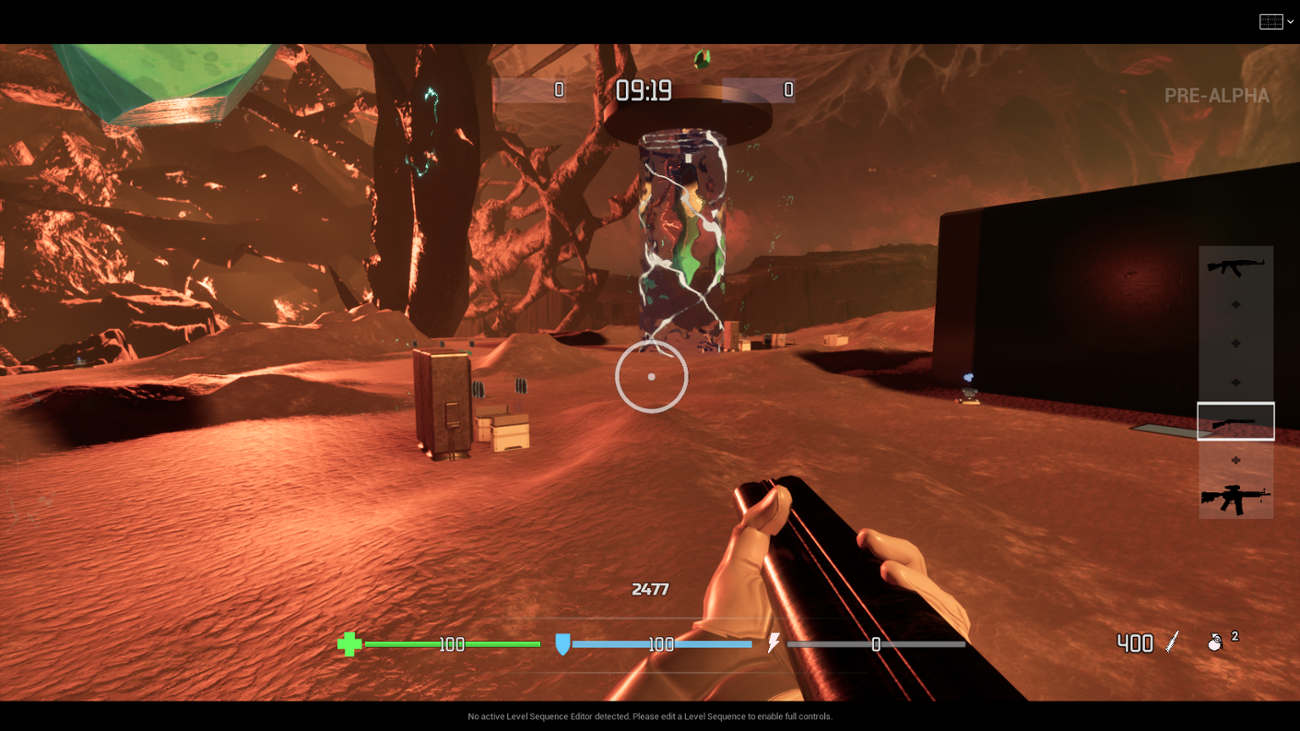Viewport: 1300px width, 731px height.
Task: Click the grenade icon showing count 2
Action: 1216,643
